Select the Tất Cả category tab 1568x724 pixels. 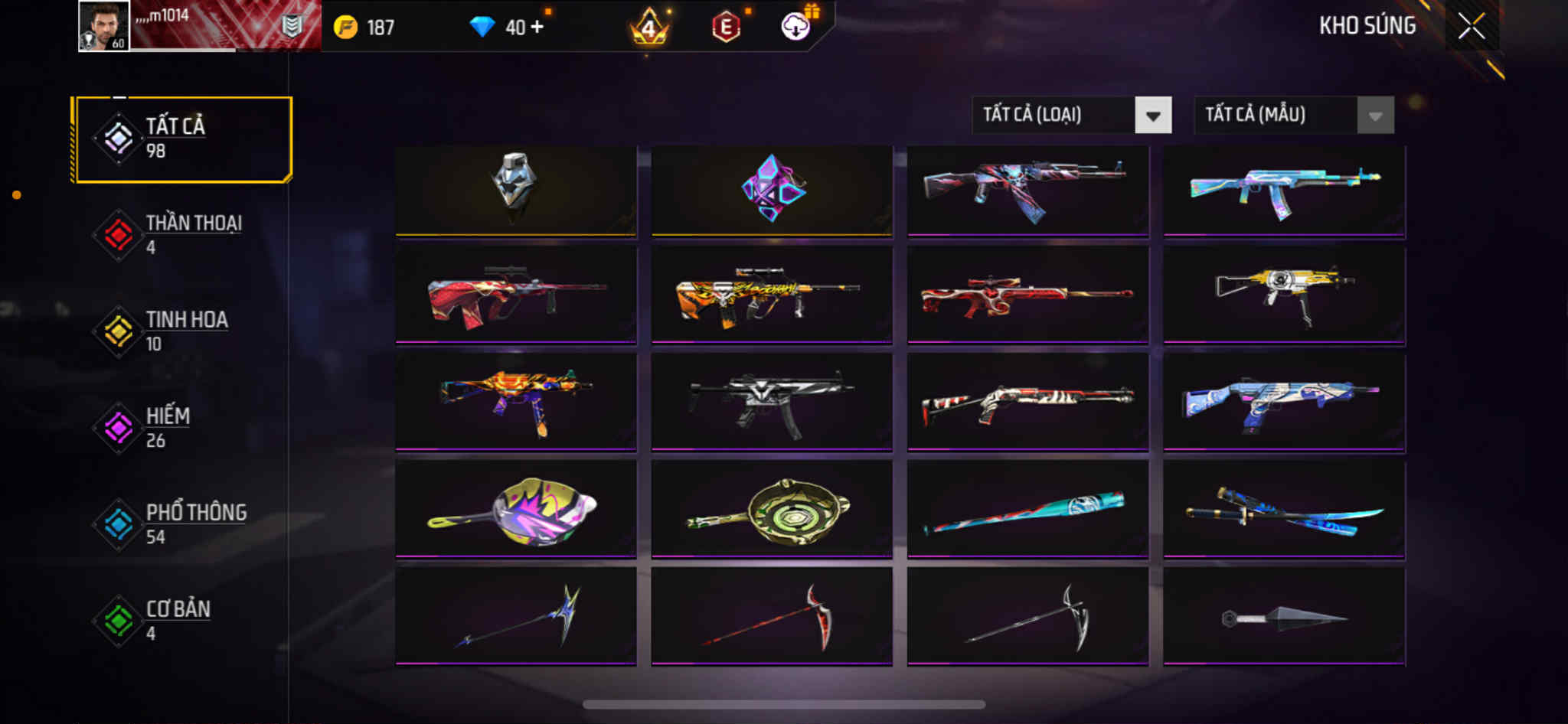pos(182,139)
